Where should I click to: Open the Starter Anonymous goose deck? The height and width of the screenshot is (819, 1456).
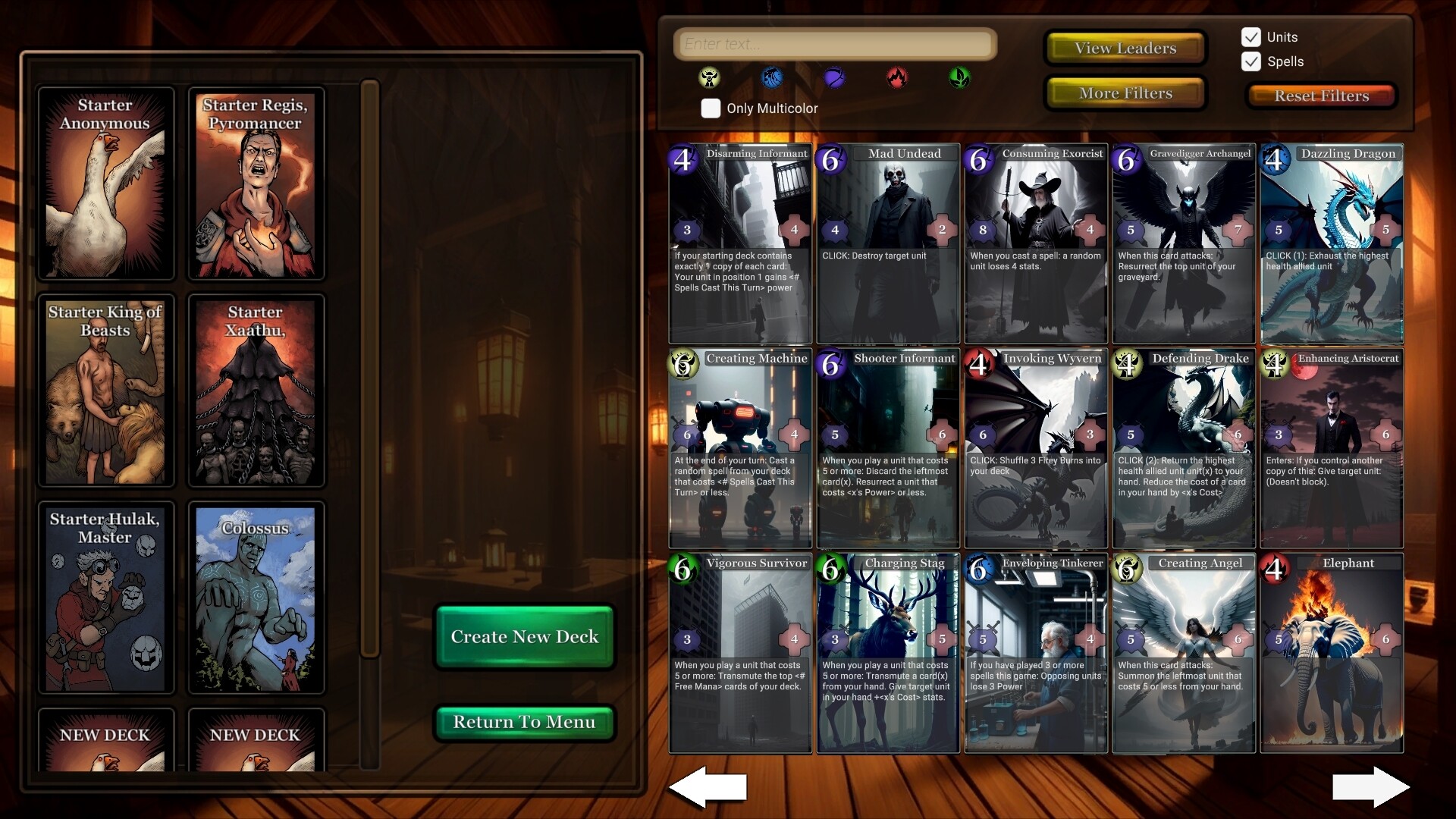pos(106,183)
